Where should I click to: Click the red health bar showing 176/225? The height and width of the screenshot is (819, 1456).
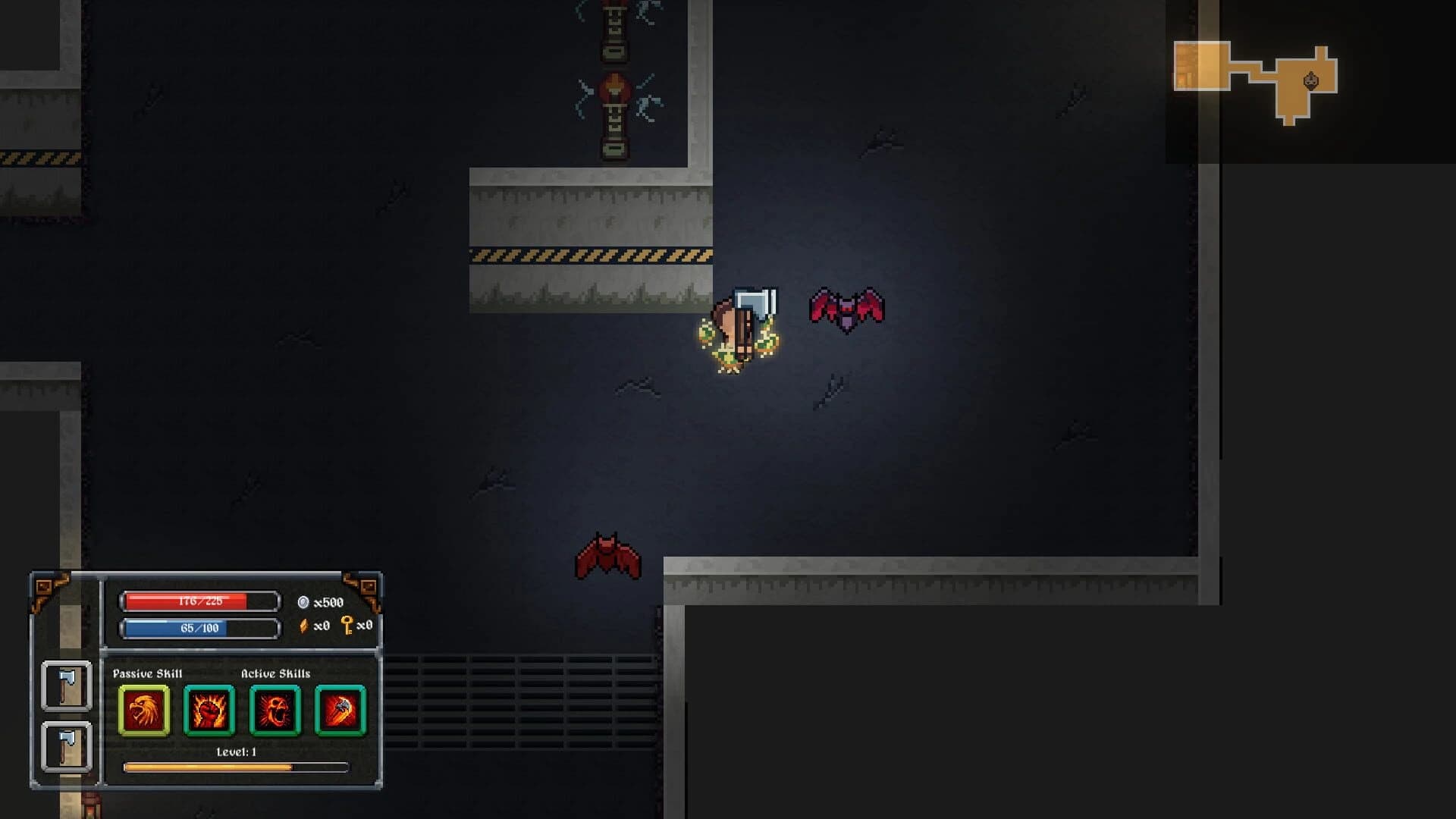(x=199, y=601)
